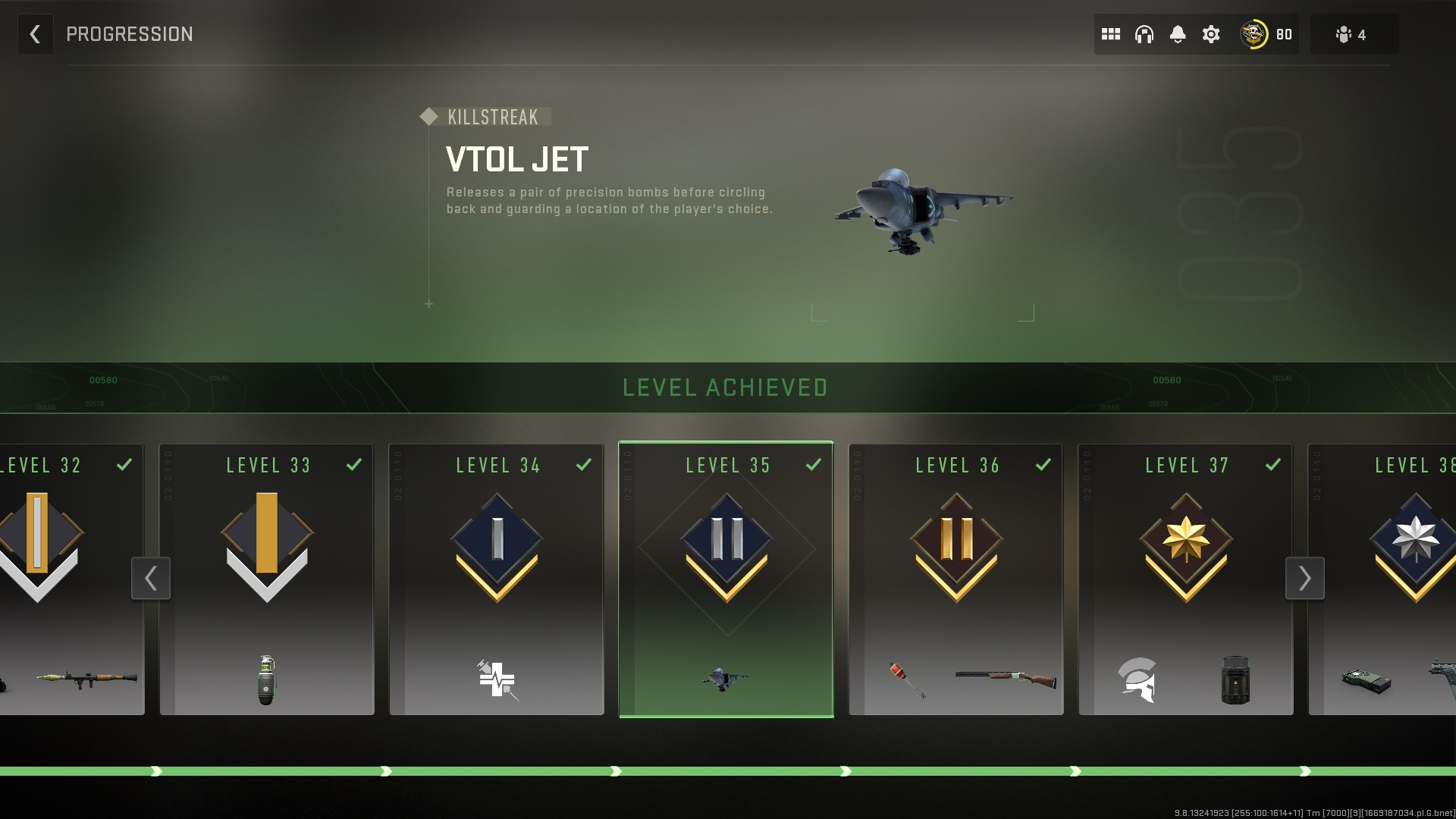Open notifications via the bell icon
The width and height of the screenshot is (1456, 819).
tap(1178, 33)
